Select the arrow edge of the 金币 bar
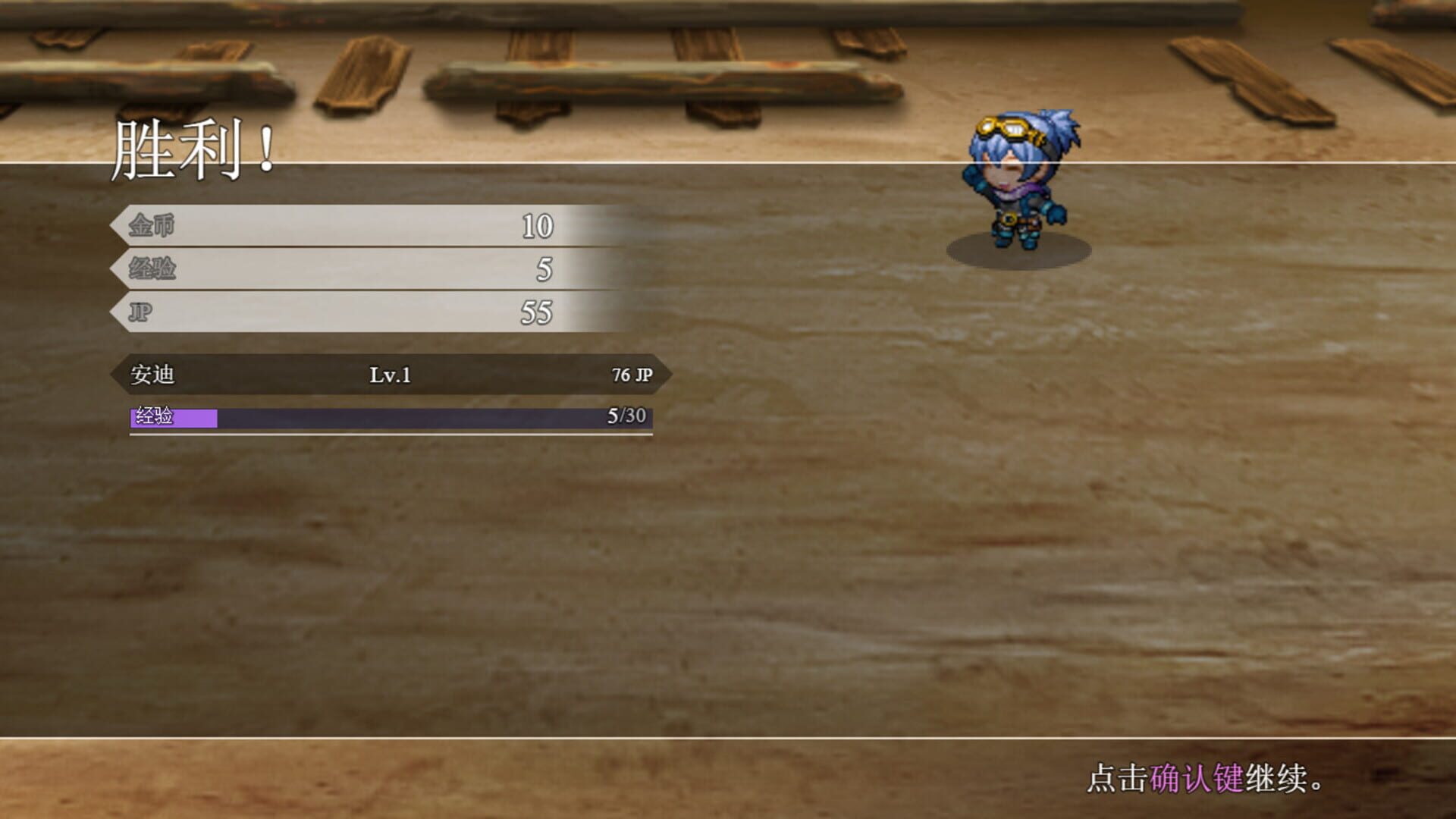1456x819 pixels. (121, 225)
